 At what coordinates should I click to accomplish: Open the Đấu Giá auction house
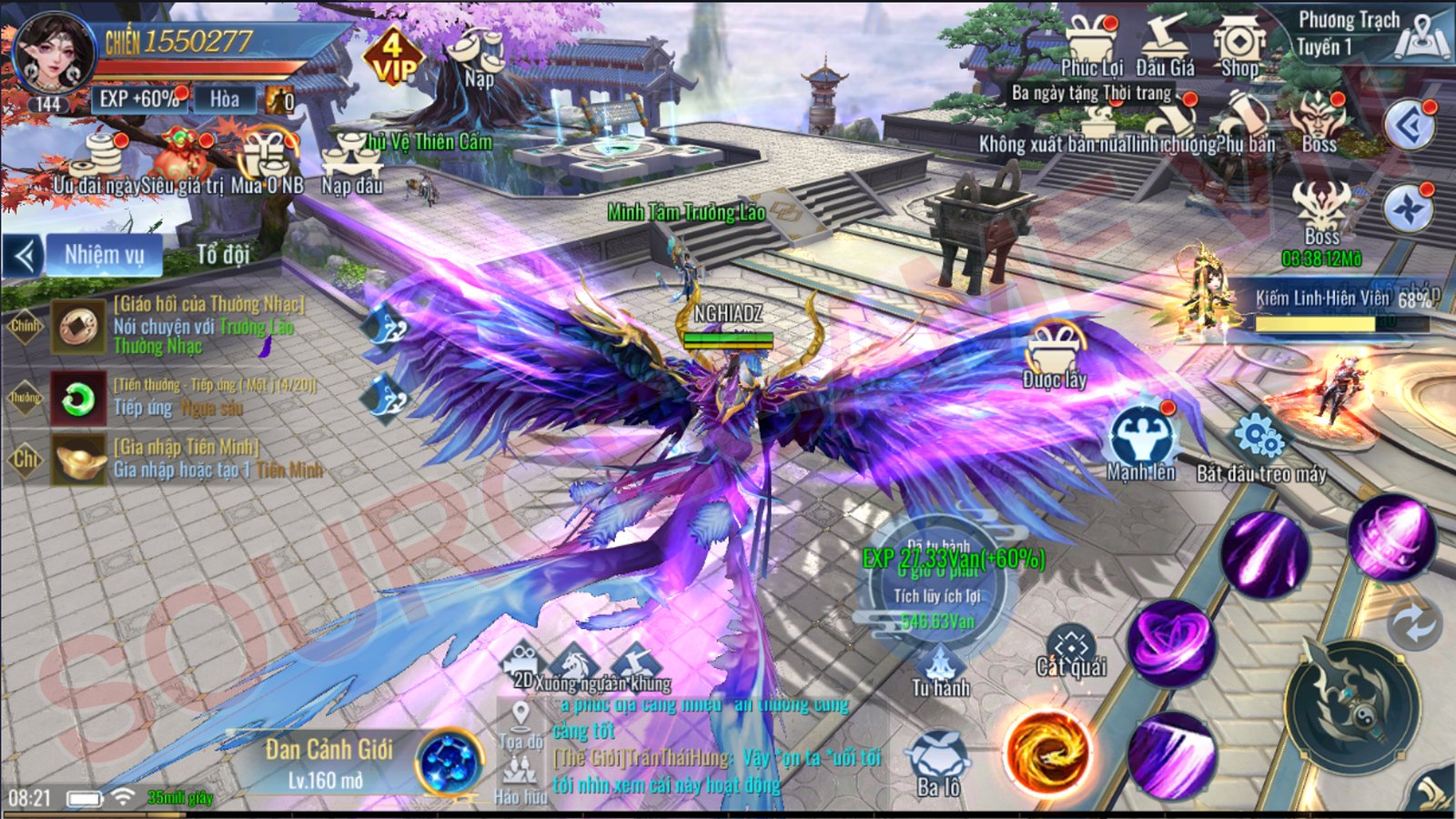click(1165, 45)
